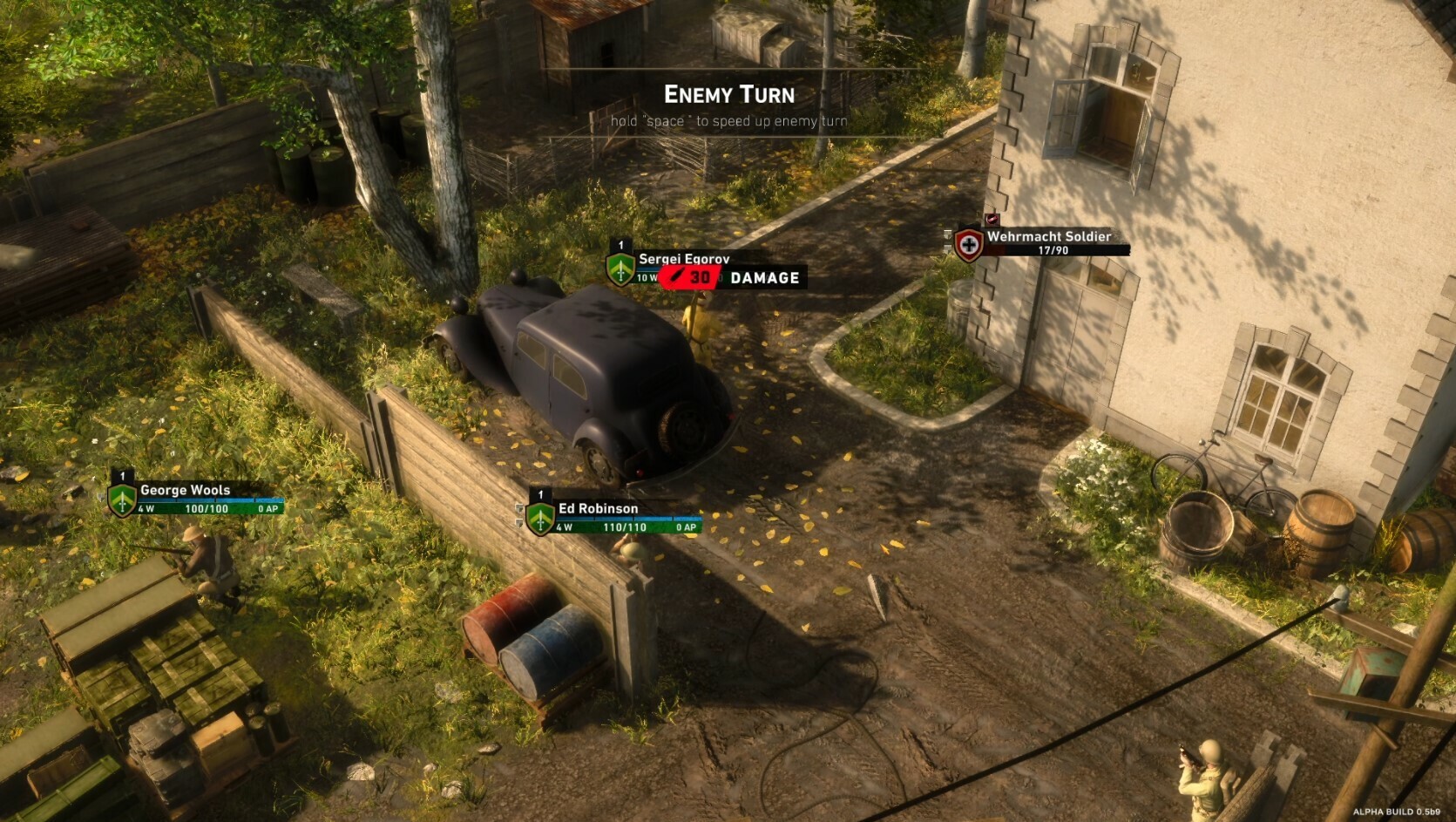1456x822 pixels.
Task: Select George Wools' green shield unit icon
Action: [x=122, y=499]
